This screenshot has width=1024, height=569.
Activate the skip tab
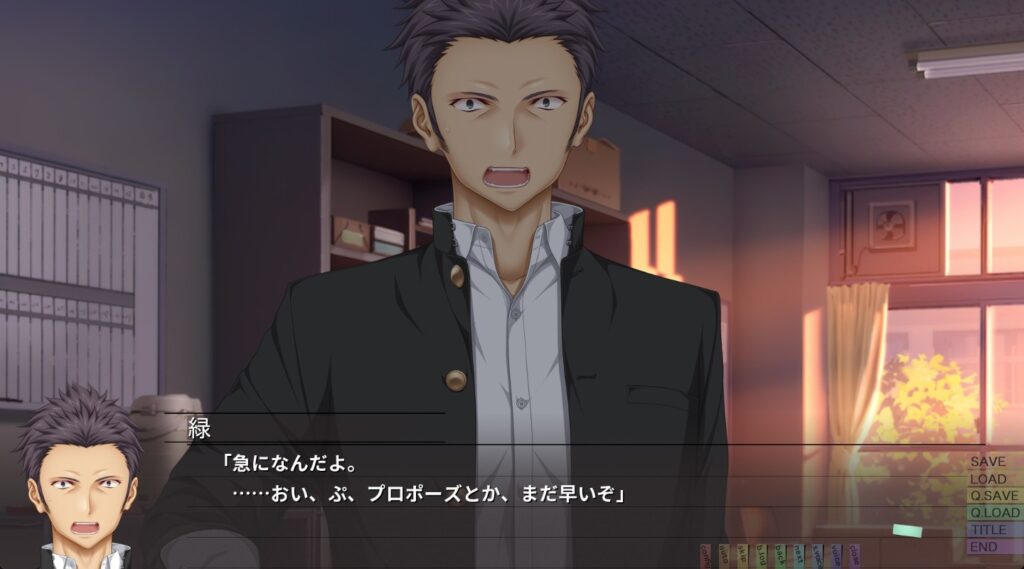[742, 556]
